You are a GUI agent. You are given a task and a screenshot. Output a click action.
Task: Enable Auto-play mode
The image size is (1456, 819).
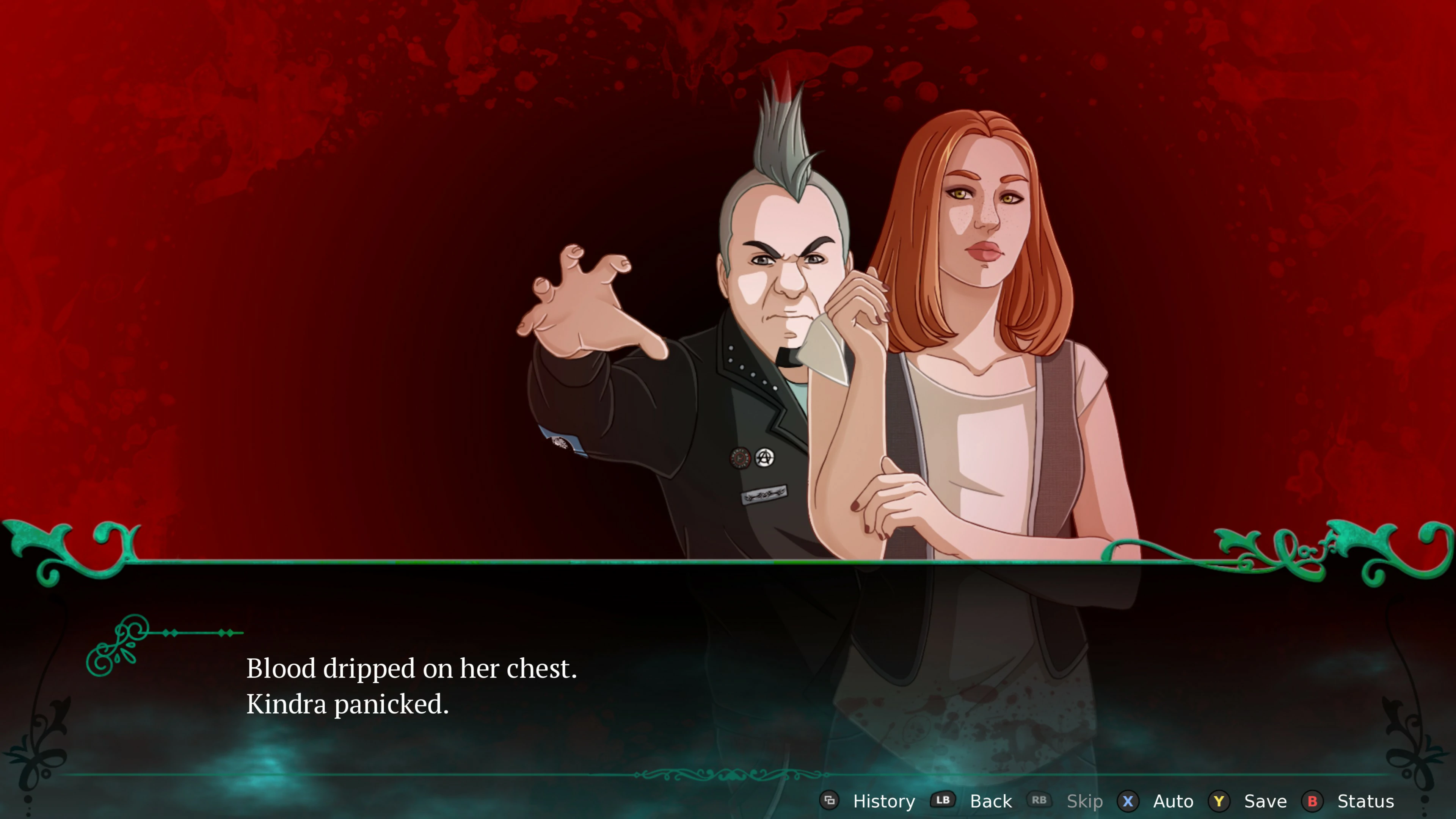tap(1173, 801)
